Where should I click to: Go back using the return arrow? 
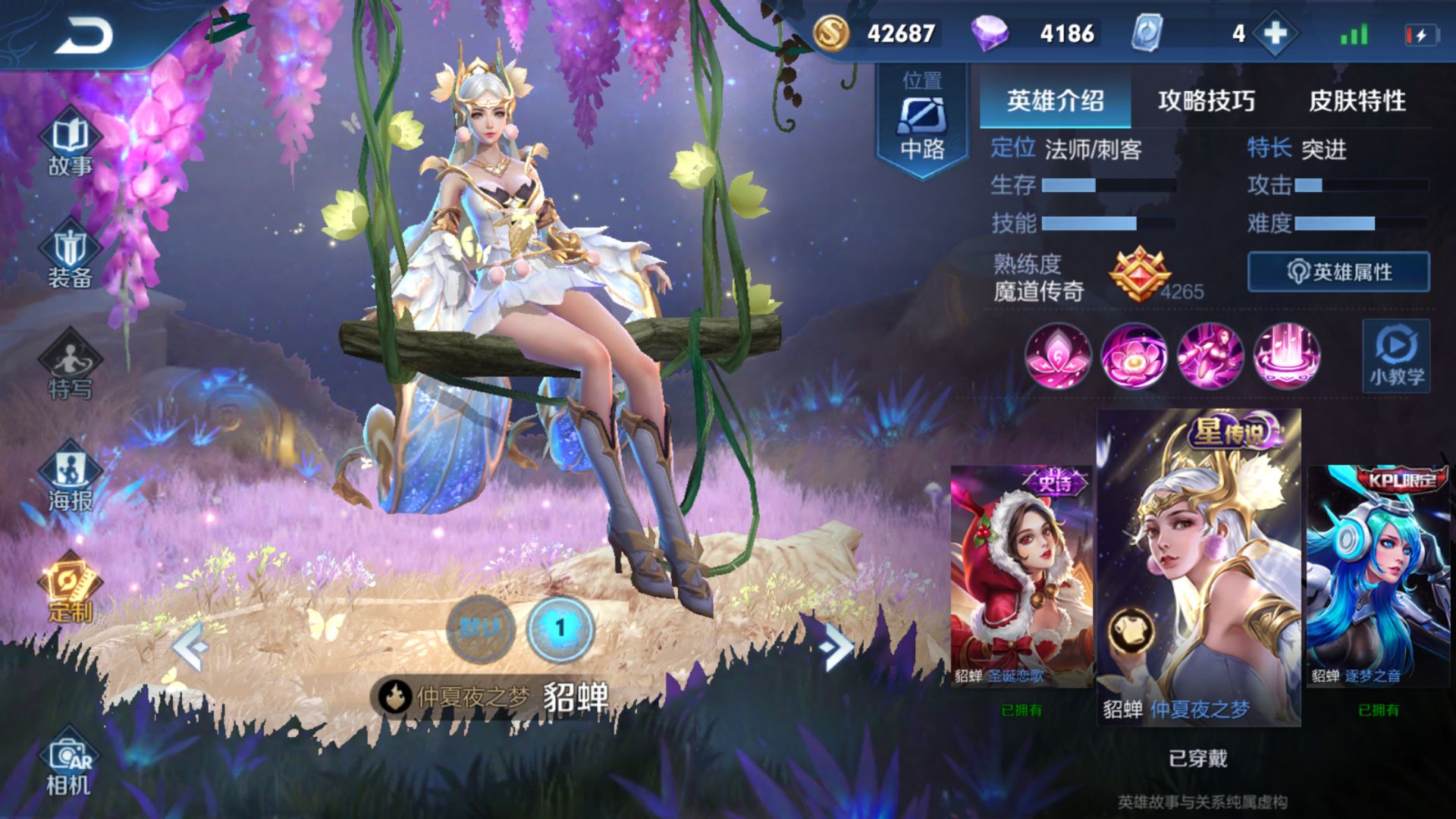tap(83, 36)
